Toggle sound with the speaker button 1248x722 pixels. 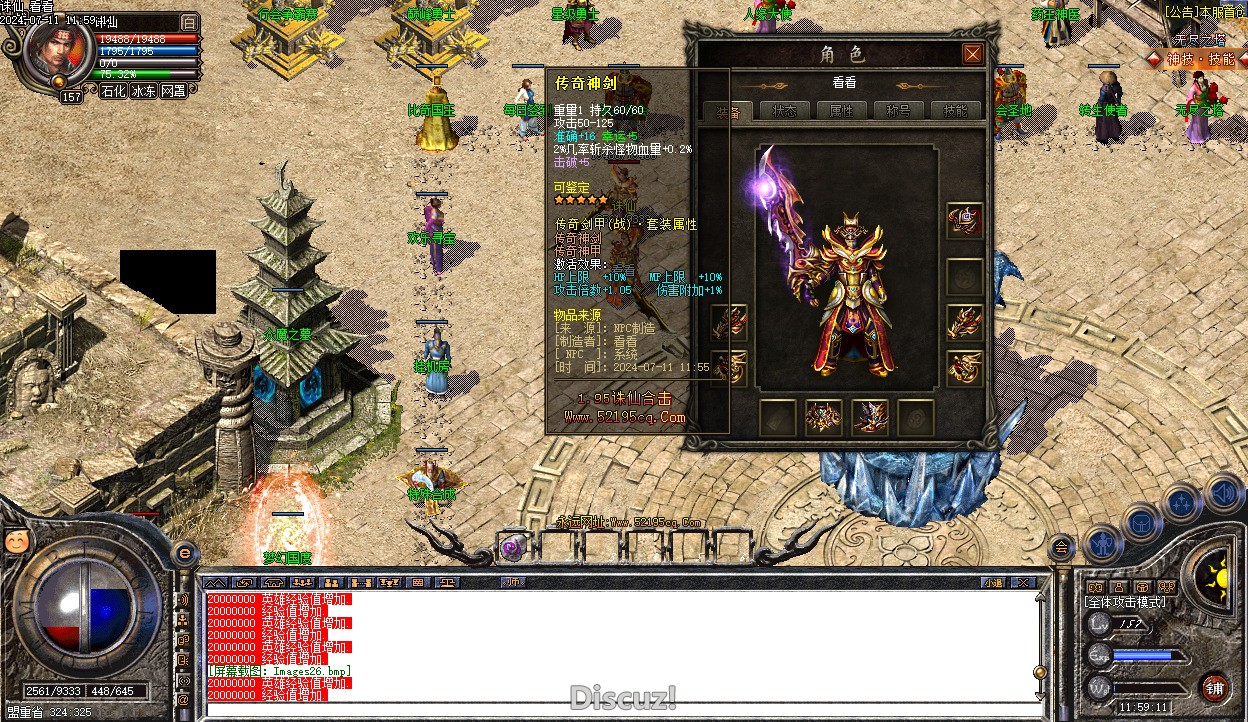click(1223, 493)
